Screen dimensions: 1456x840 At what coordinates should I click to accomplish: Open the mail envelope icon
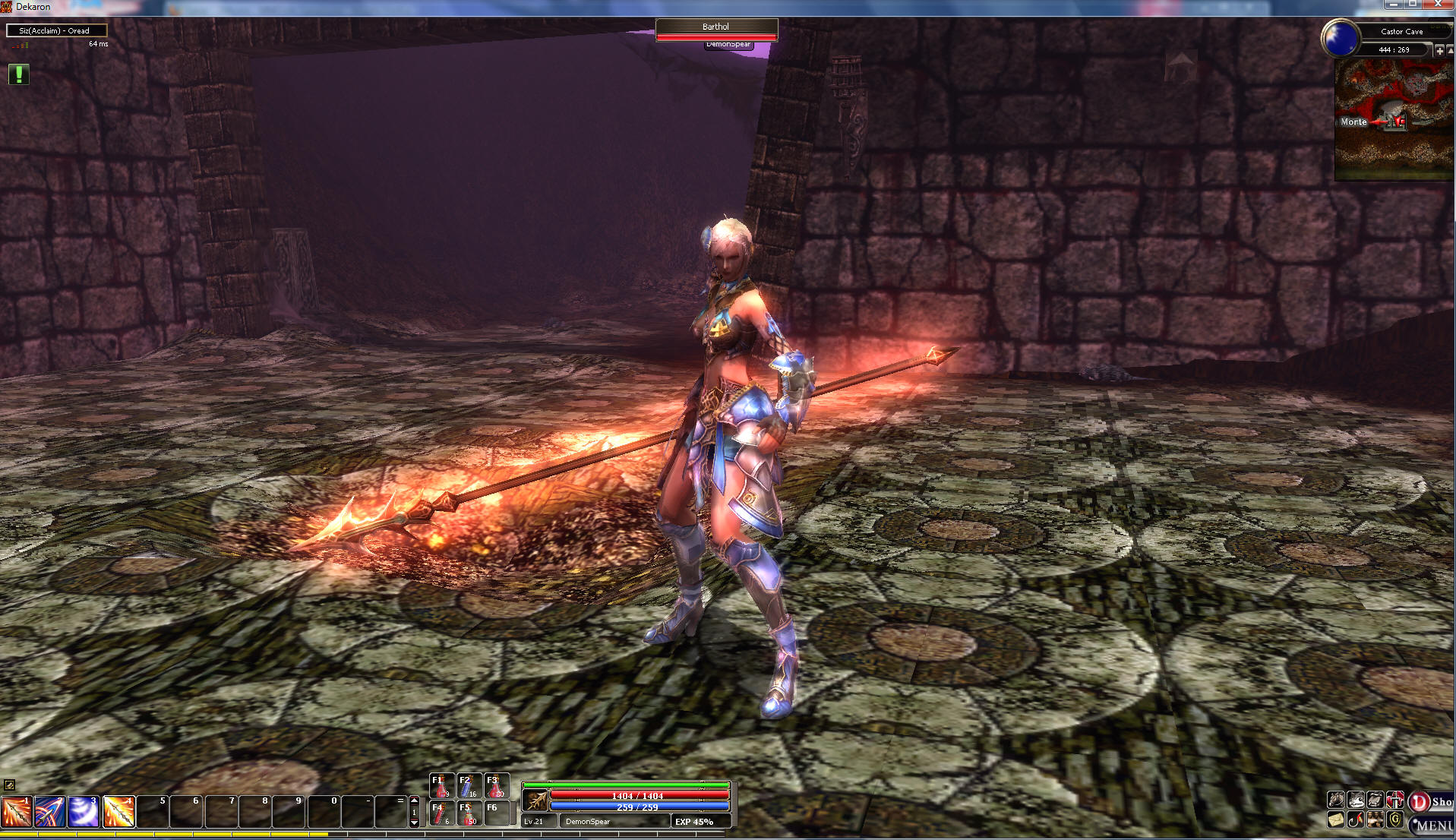tap(1336, 820)
